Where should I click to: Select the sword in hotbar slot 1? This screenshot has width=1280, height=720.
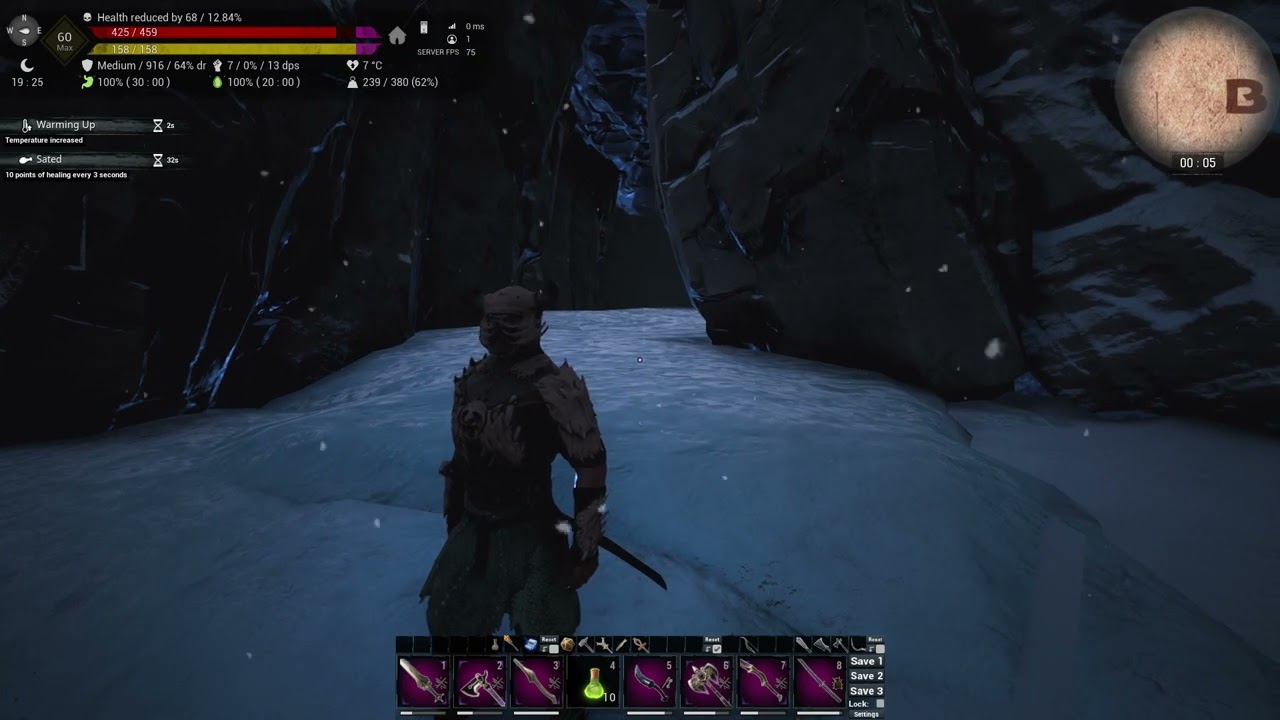pos(423,682)
